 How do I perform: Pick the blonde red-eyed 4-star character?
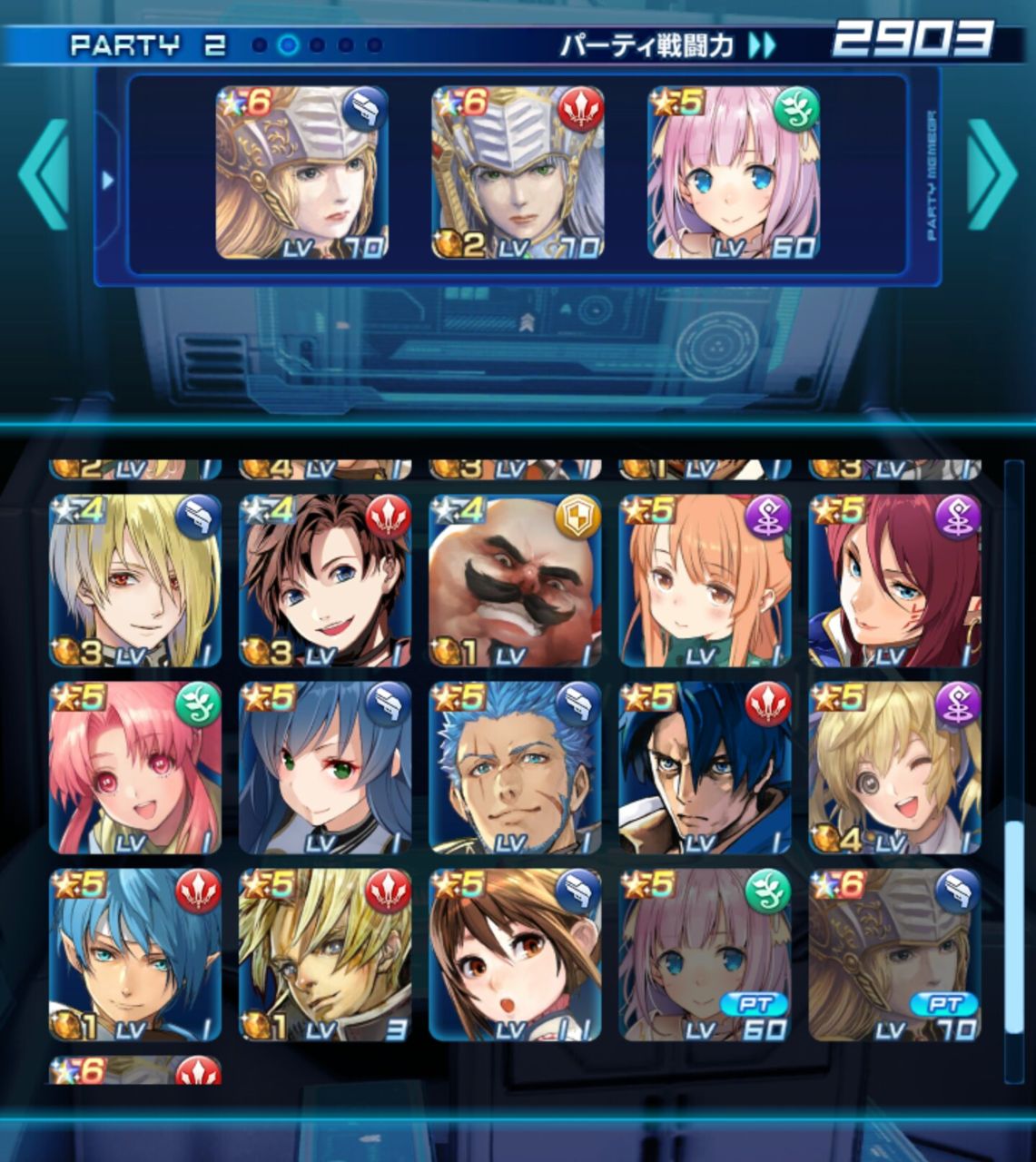pyautogui.click(x=134, y=581)
